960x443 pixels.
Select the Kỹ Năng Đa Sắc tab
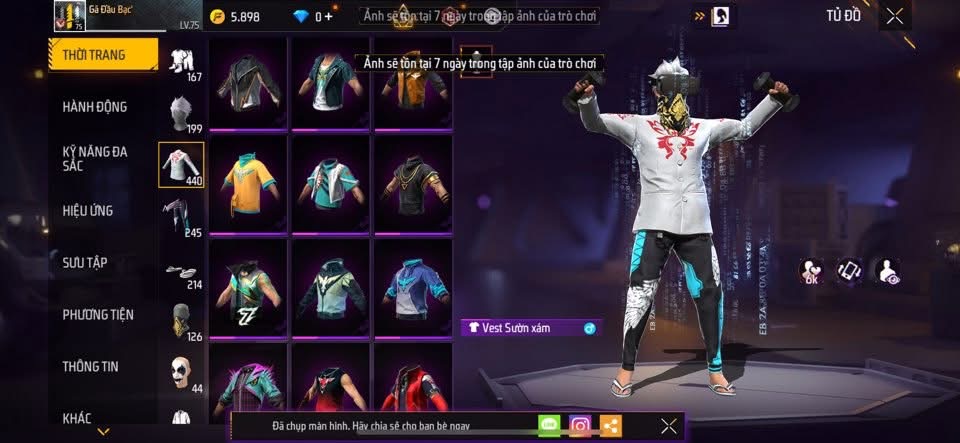click(x=95, y=159)
